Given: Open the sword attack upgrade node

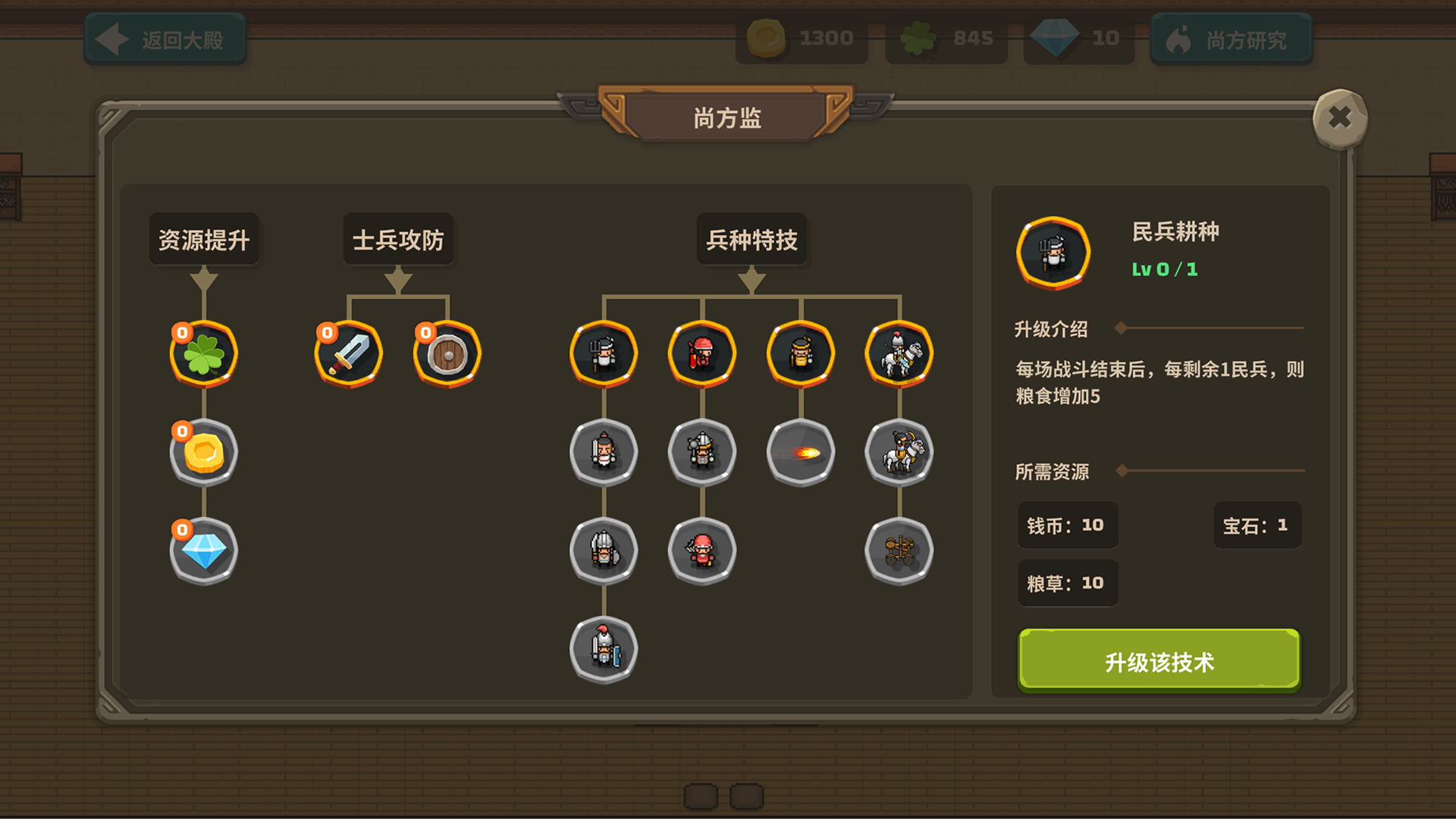Looking at the screenshot, I should coord(348,353).
